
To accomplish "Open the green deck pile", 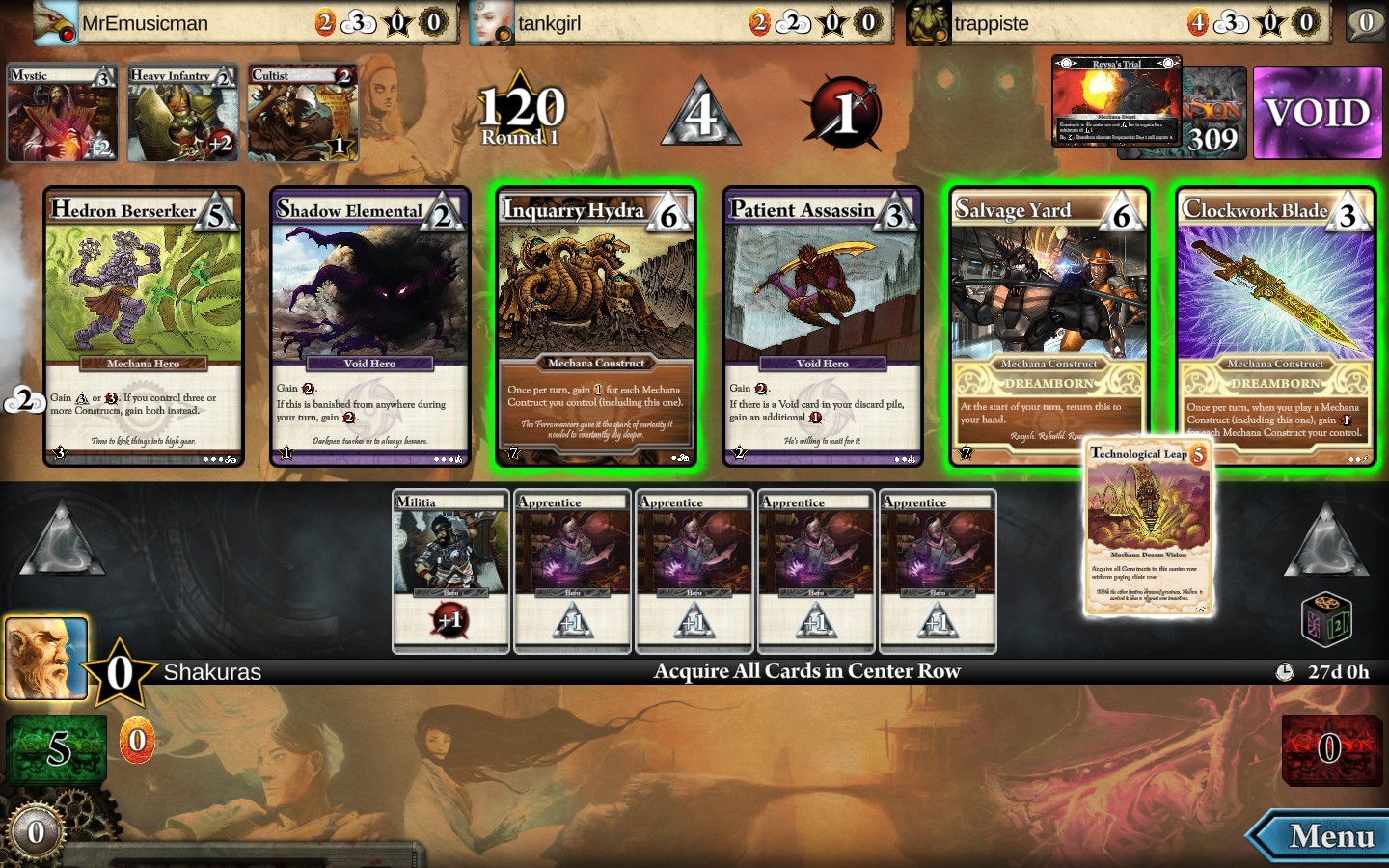I will point(57,748).
